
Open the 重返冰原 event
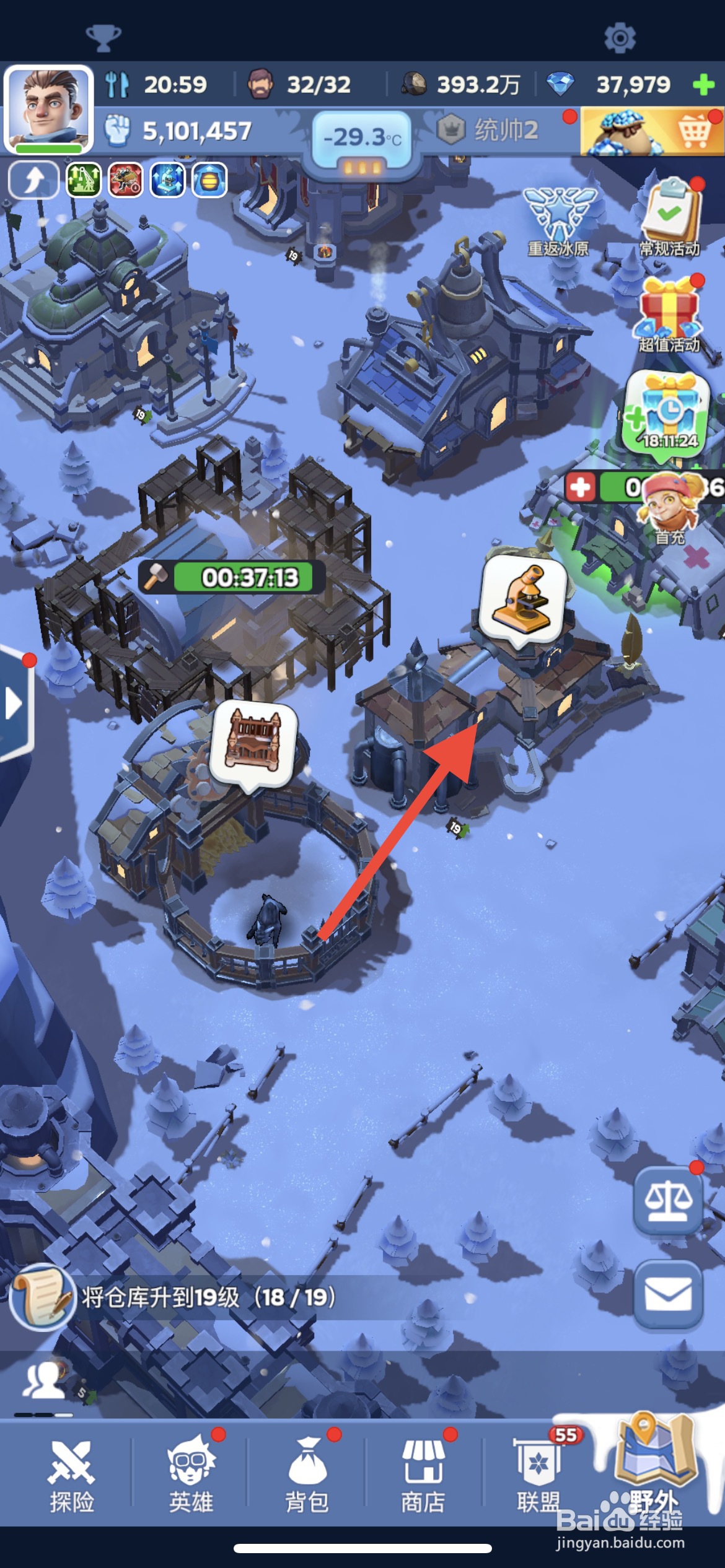[560, 221]
